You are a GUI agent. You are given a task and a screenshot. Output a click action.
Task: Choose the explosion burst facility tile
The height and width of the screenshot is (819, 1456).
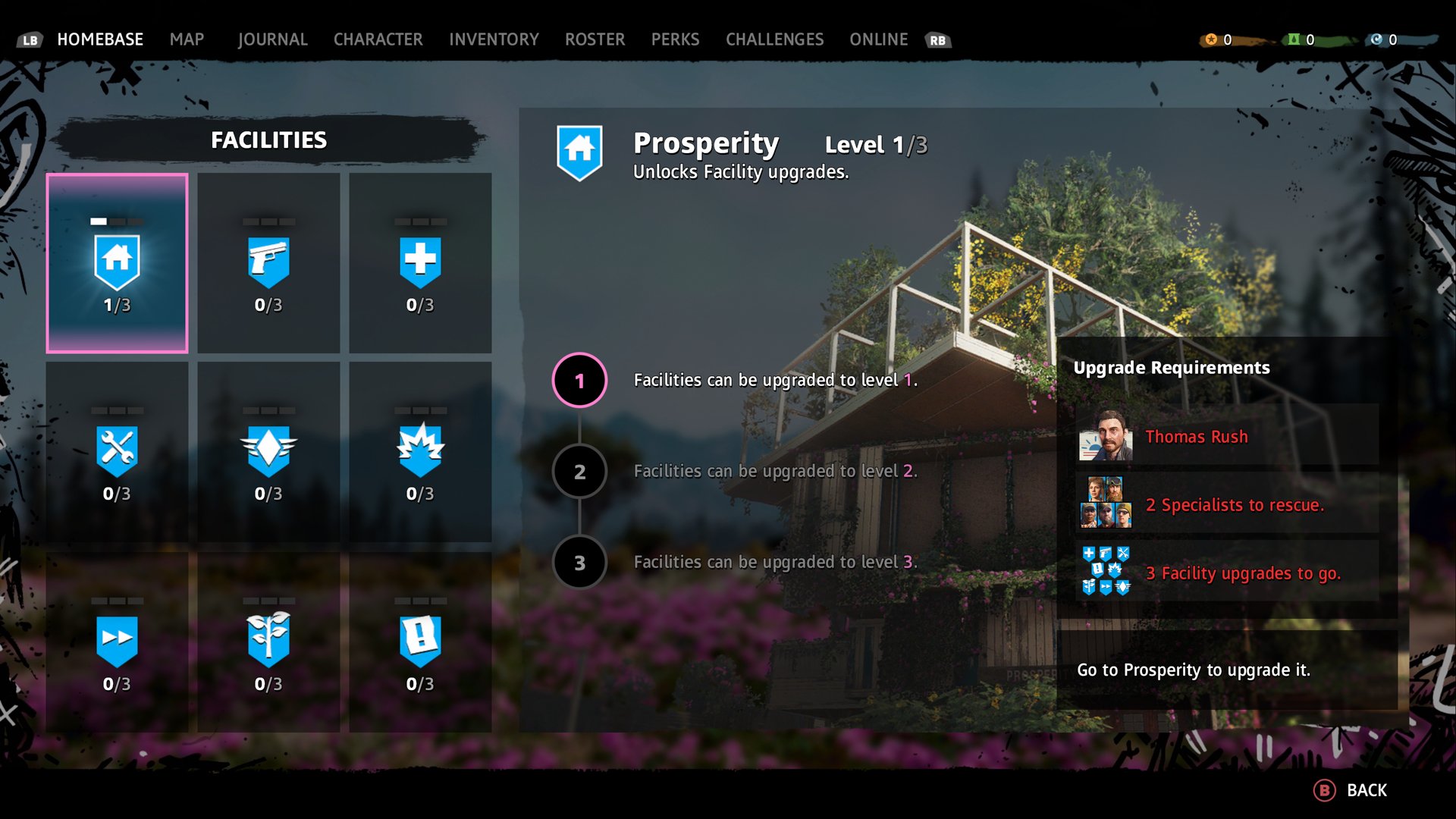pos(420,452)
